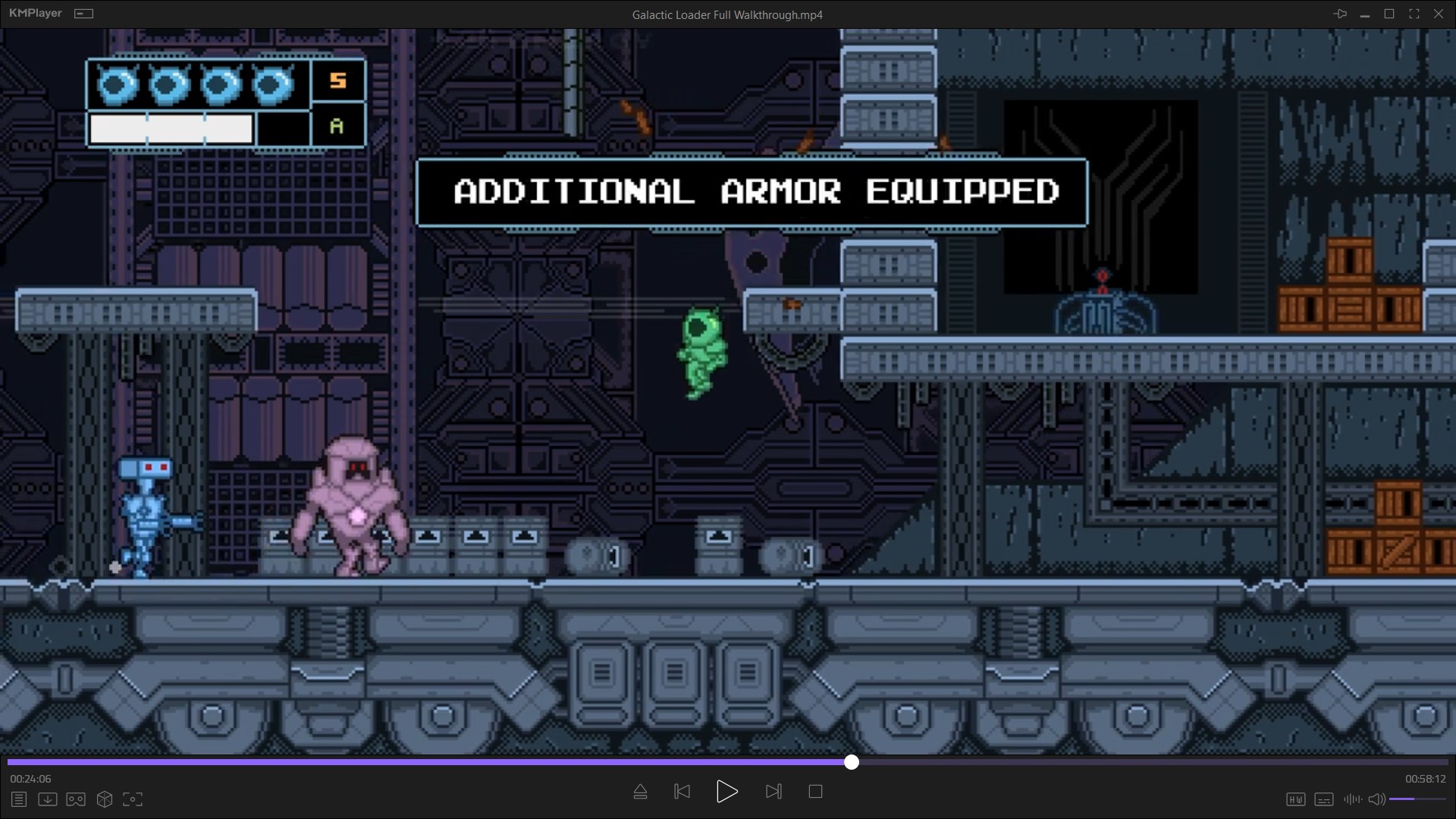Open the download tool
Screen dimensions: 1456x819
[47, 799]
